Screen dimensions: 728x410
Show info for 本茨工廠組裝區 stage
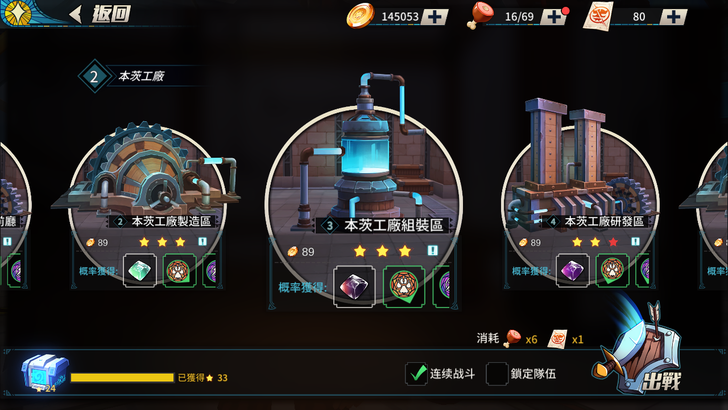[433, 251]
